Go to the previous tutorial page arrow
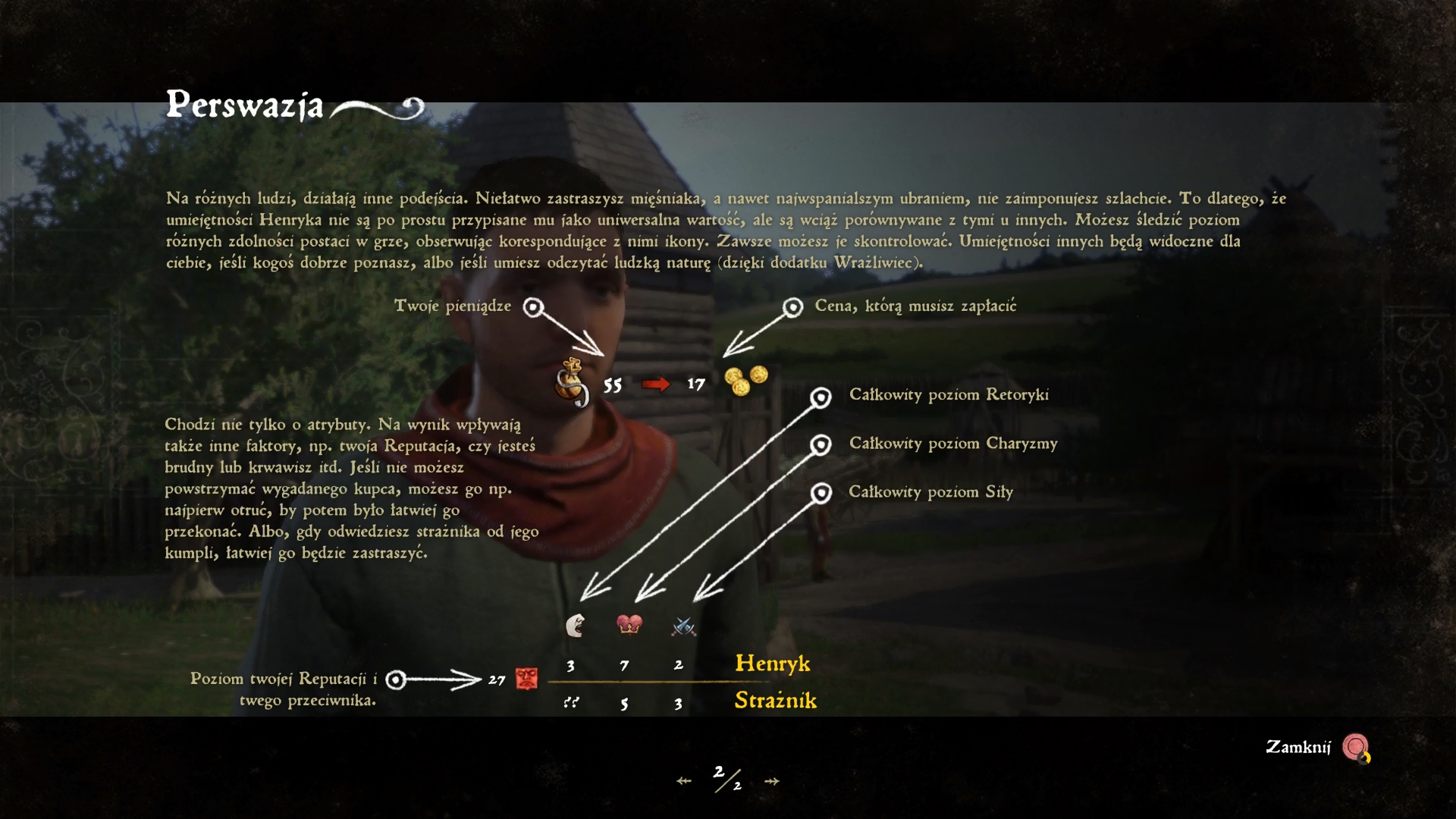Viewport: 1456px width, 819px height. click(684, 781)
